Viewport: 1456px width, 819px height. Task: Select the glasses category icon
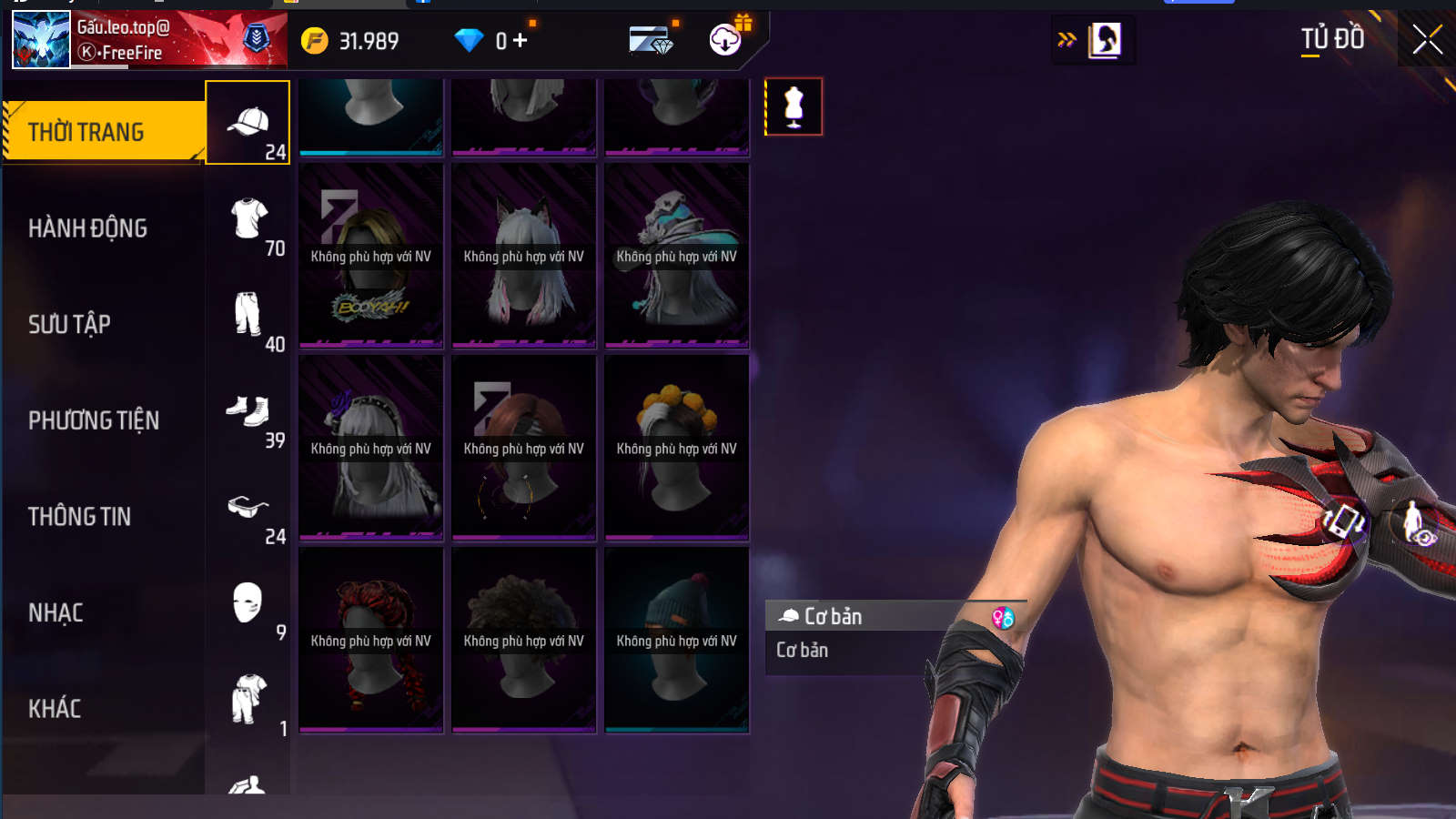[x=248, y=510]
